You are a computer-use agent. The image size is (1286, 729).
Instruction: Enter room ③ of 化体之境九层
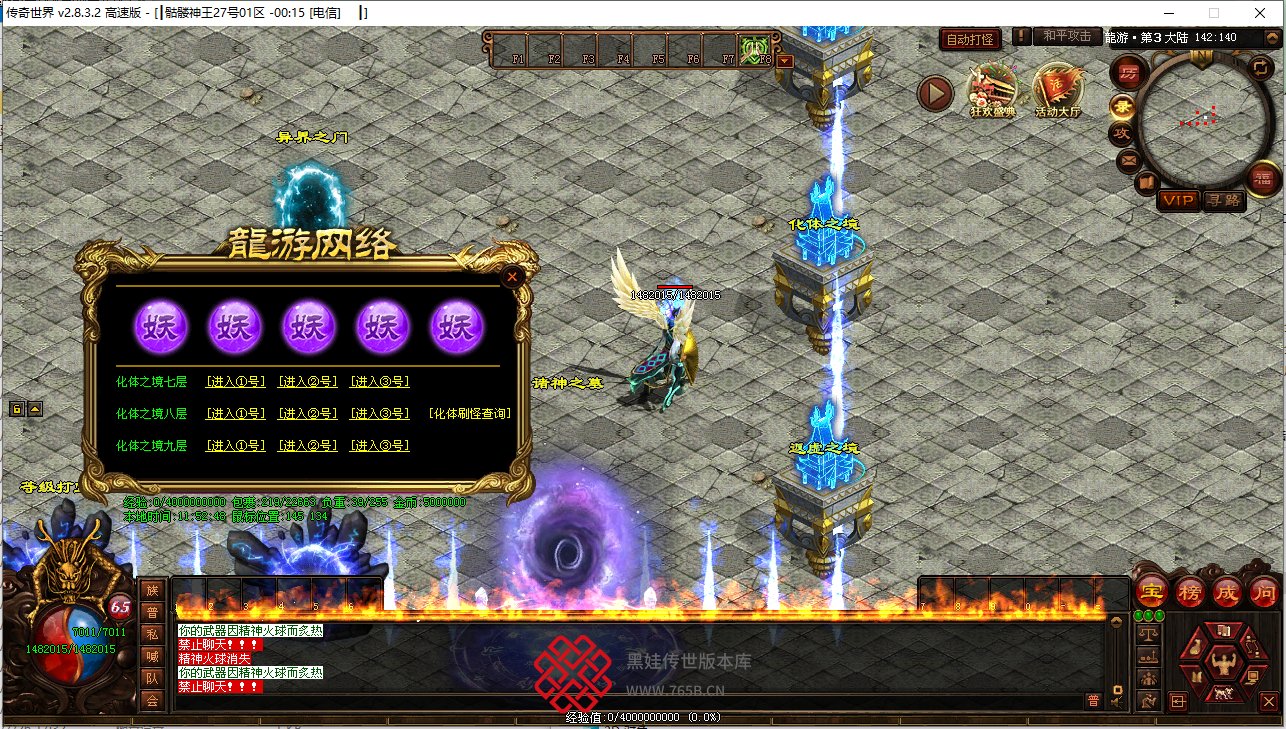point(379,445)
